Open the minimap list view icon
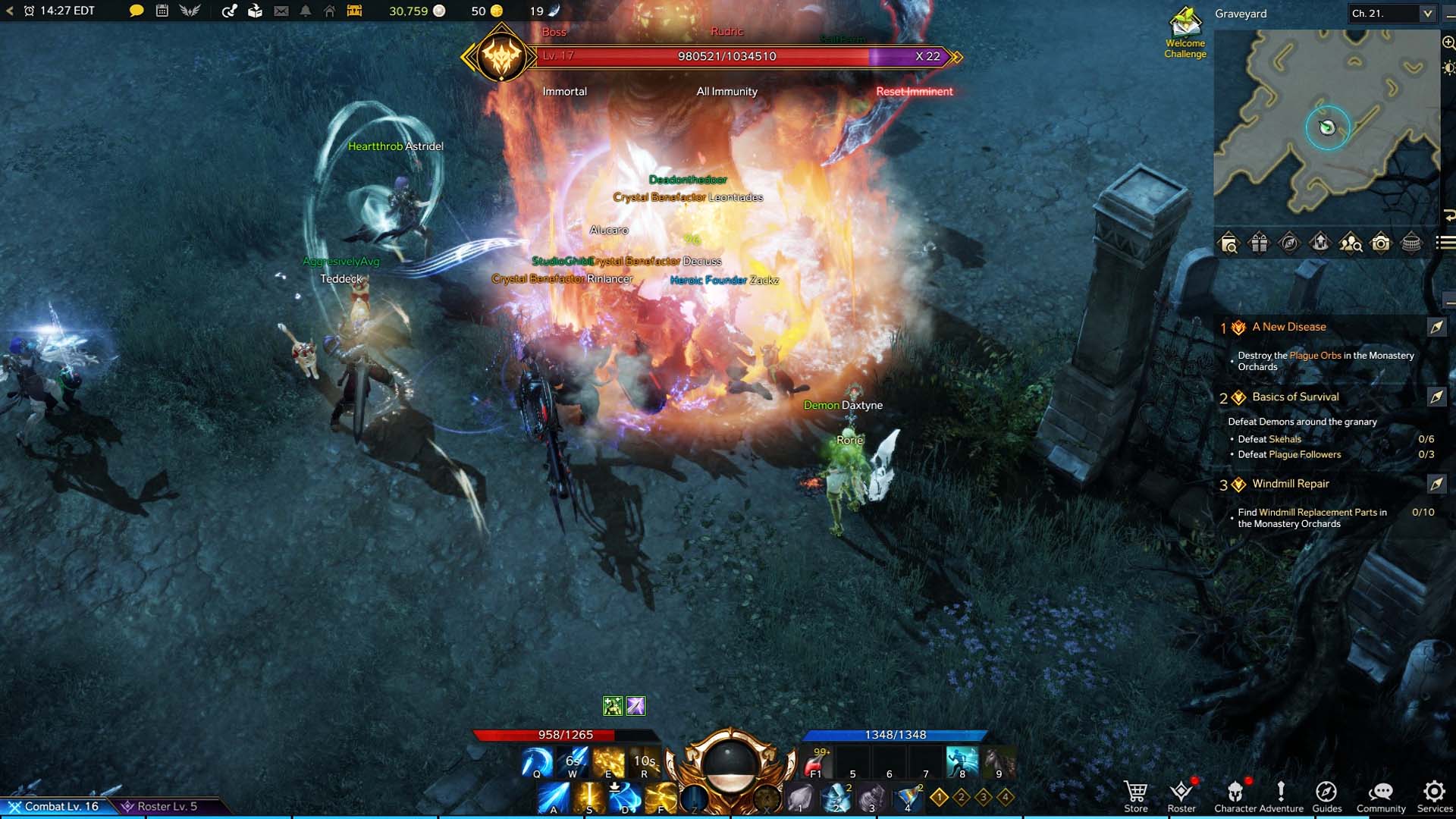1456x819 pixels. tap(1440, 243)
